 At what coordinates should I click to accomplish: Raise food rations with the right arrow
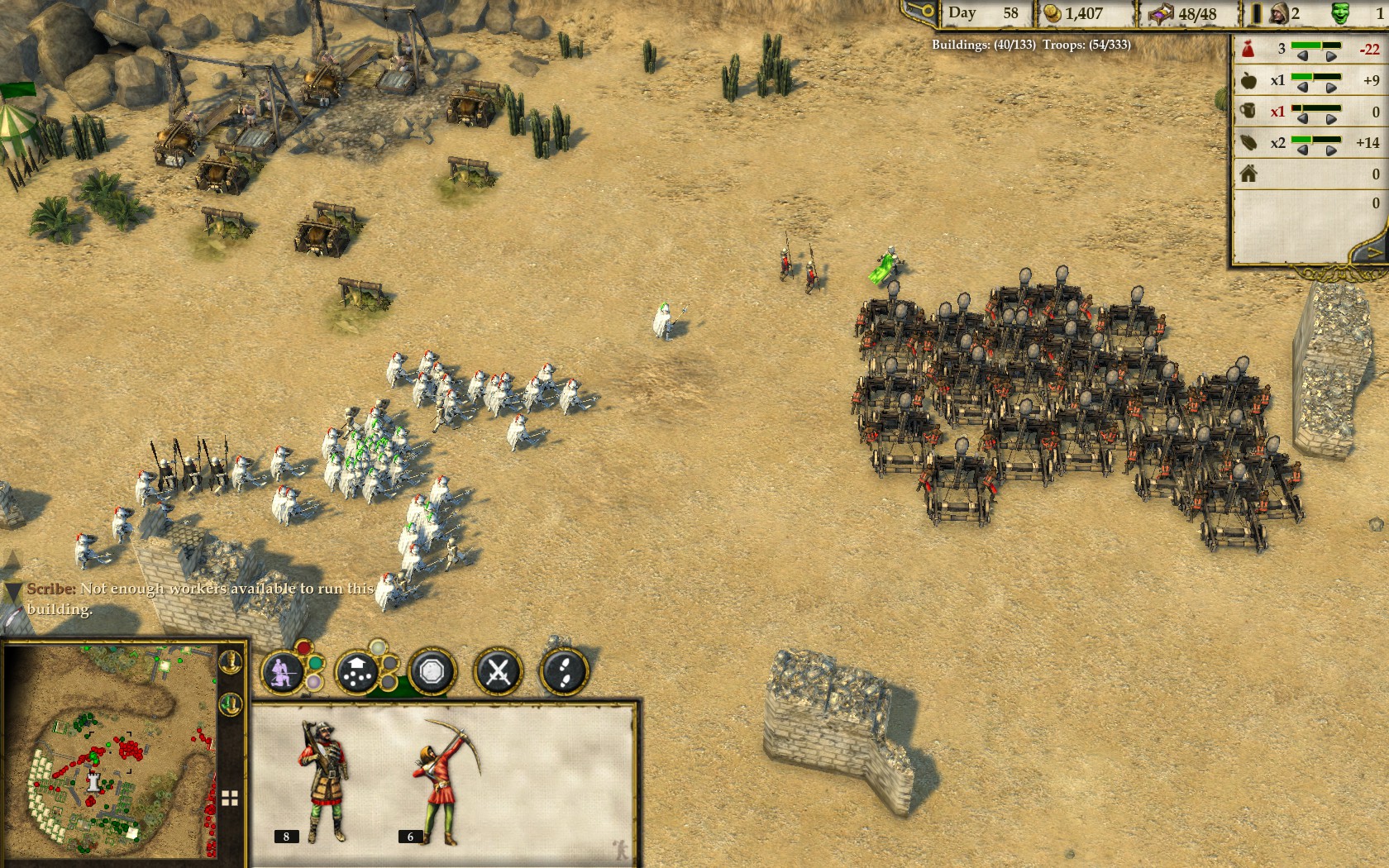coord(1330,88)
